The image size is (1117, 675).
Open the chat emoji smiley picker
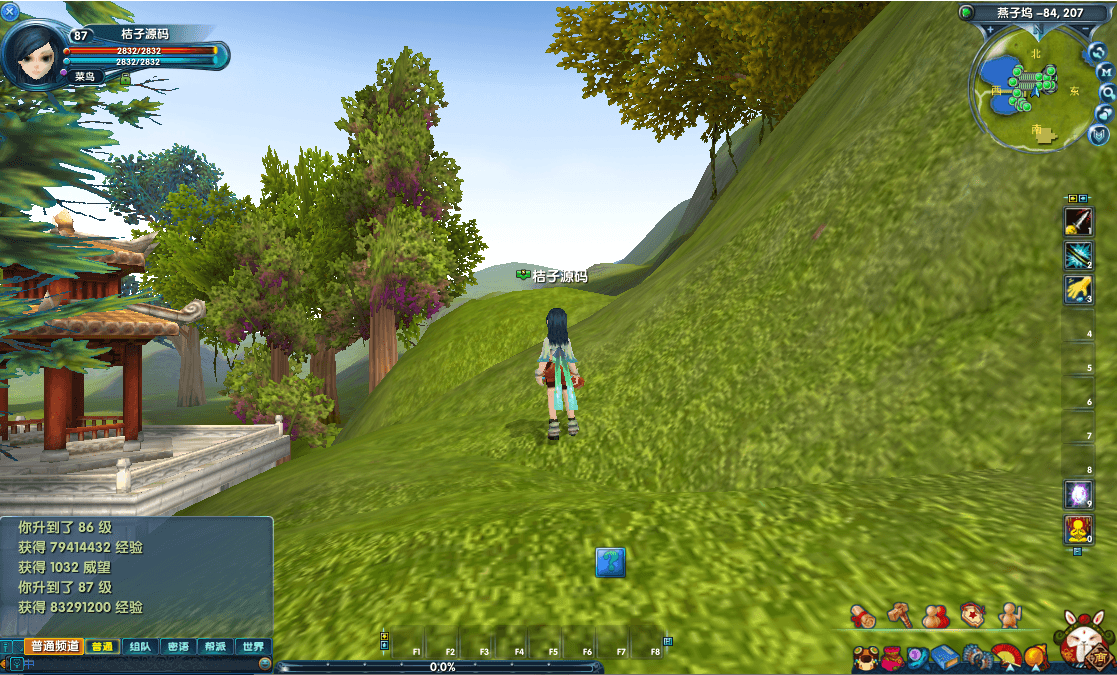tap(265, 663)
